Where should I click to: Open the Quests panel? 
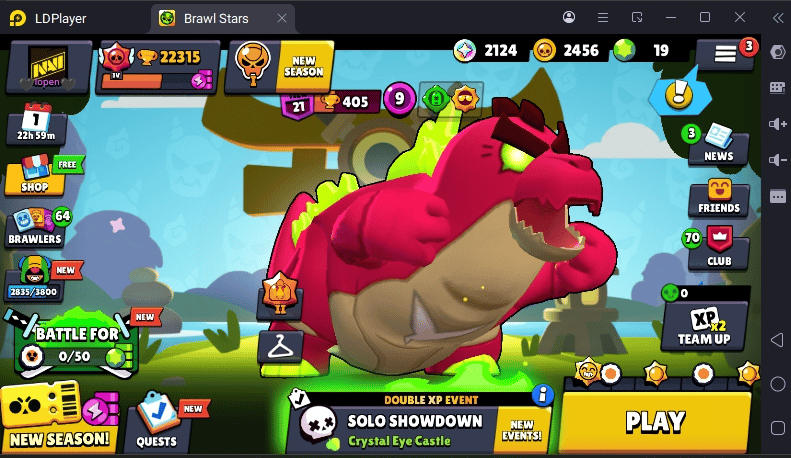157,423
